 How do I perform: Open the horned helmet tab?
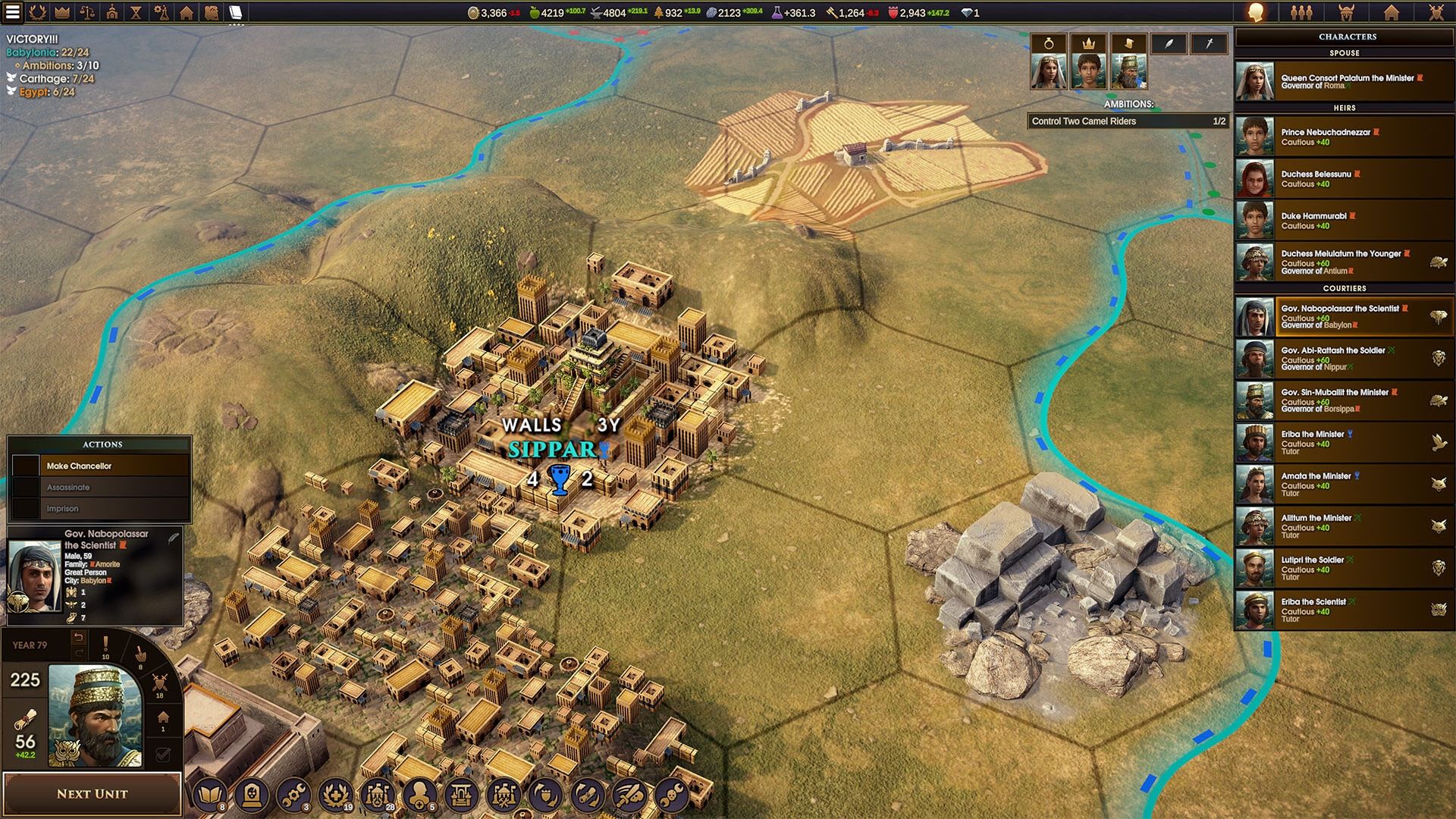pyautogui.click(x=1346, y=12)
